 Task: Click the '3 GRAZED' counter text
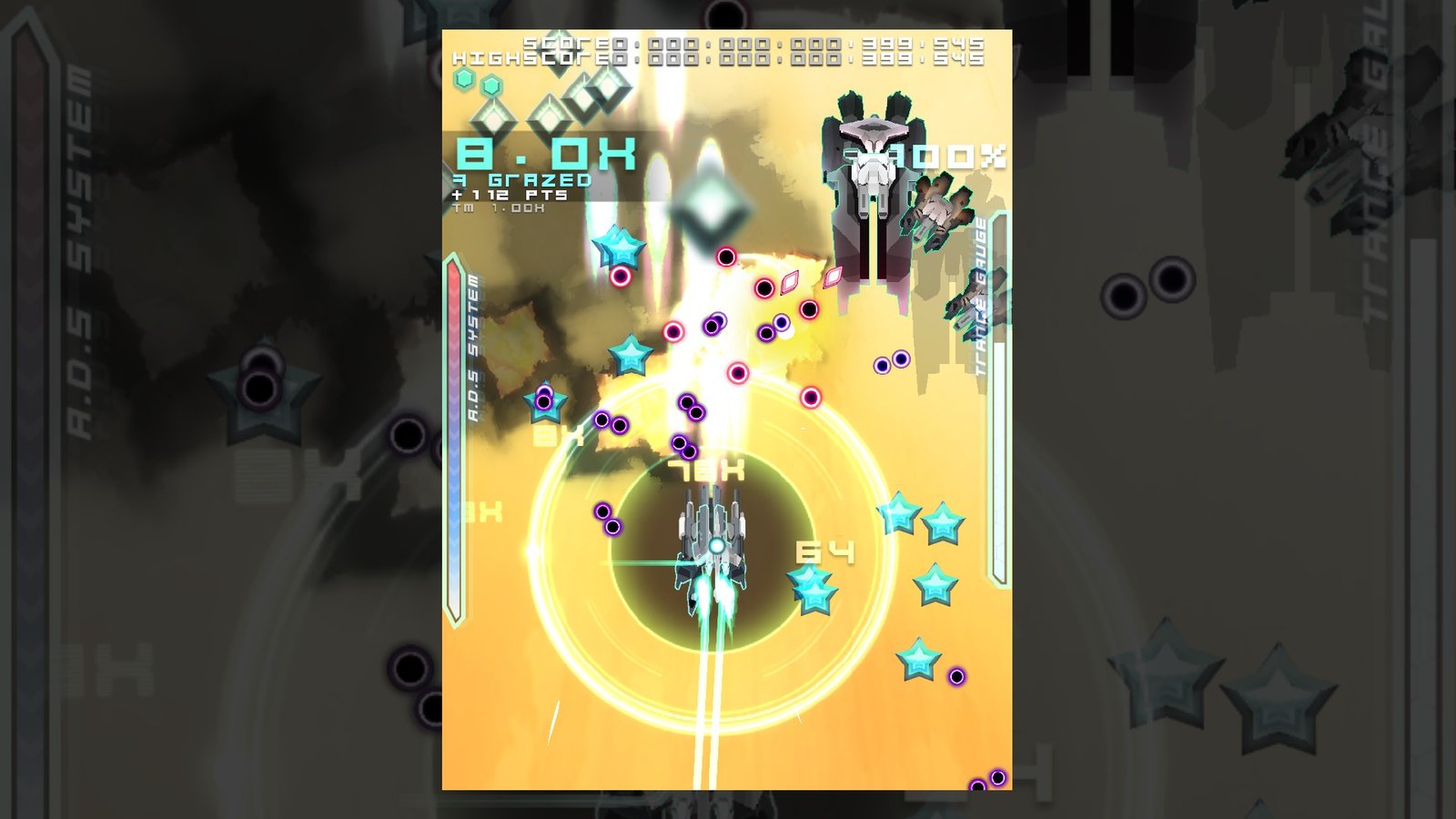(521, 180)
